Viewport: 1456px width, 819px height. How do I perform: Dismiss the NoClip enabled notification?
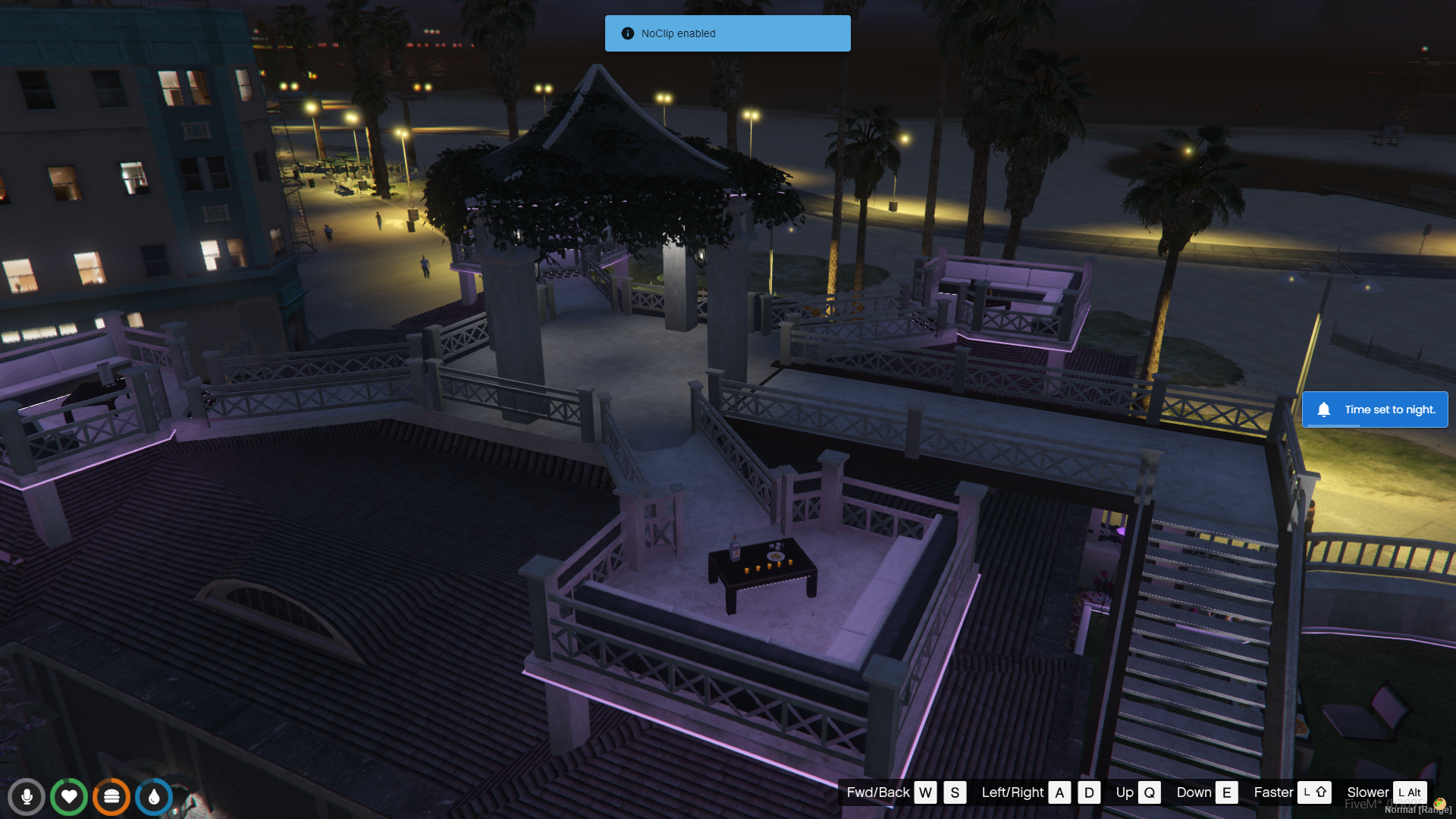pyautogui.click(x=727, y=33)
